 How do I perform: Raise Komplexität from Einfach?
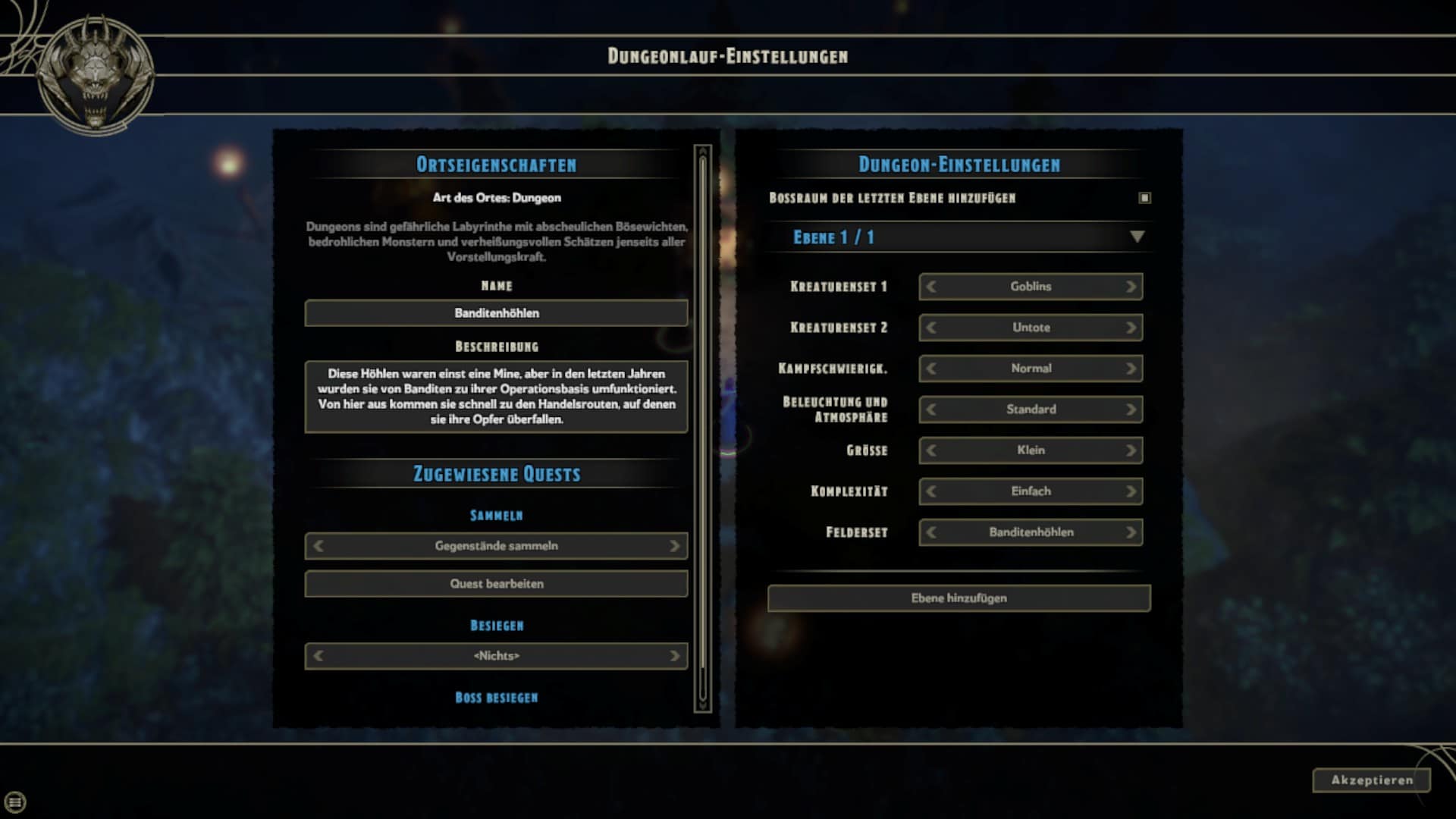(1131, 491)
